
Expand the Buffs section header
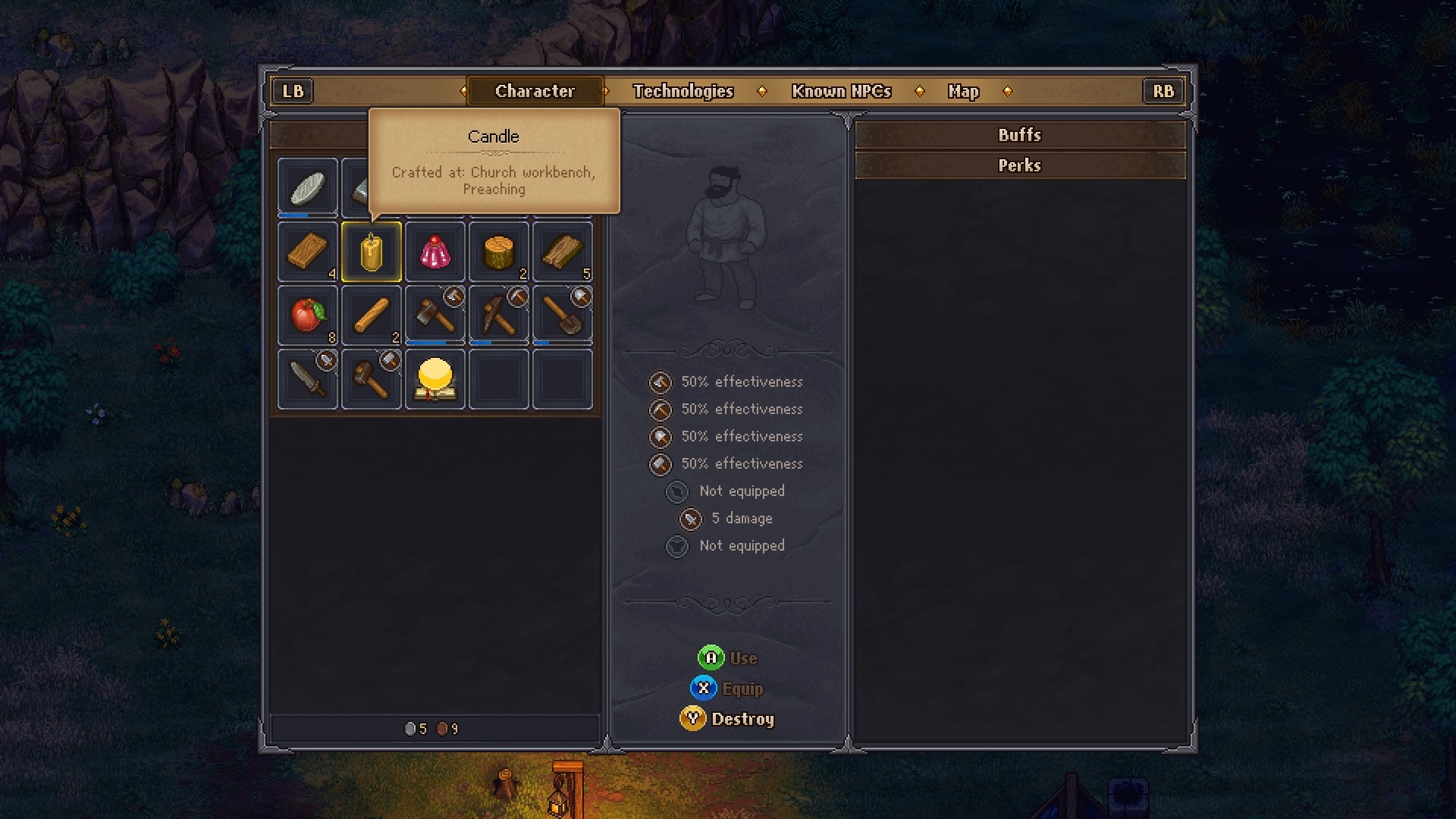tap(1019, 135)
